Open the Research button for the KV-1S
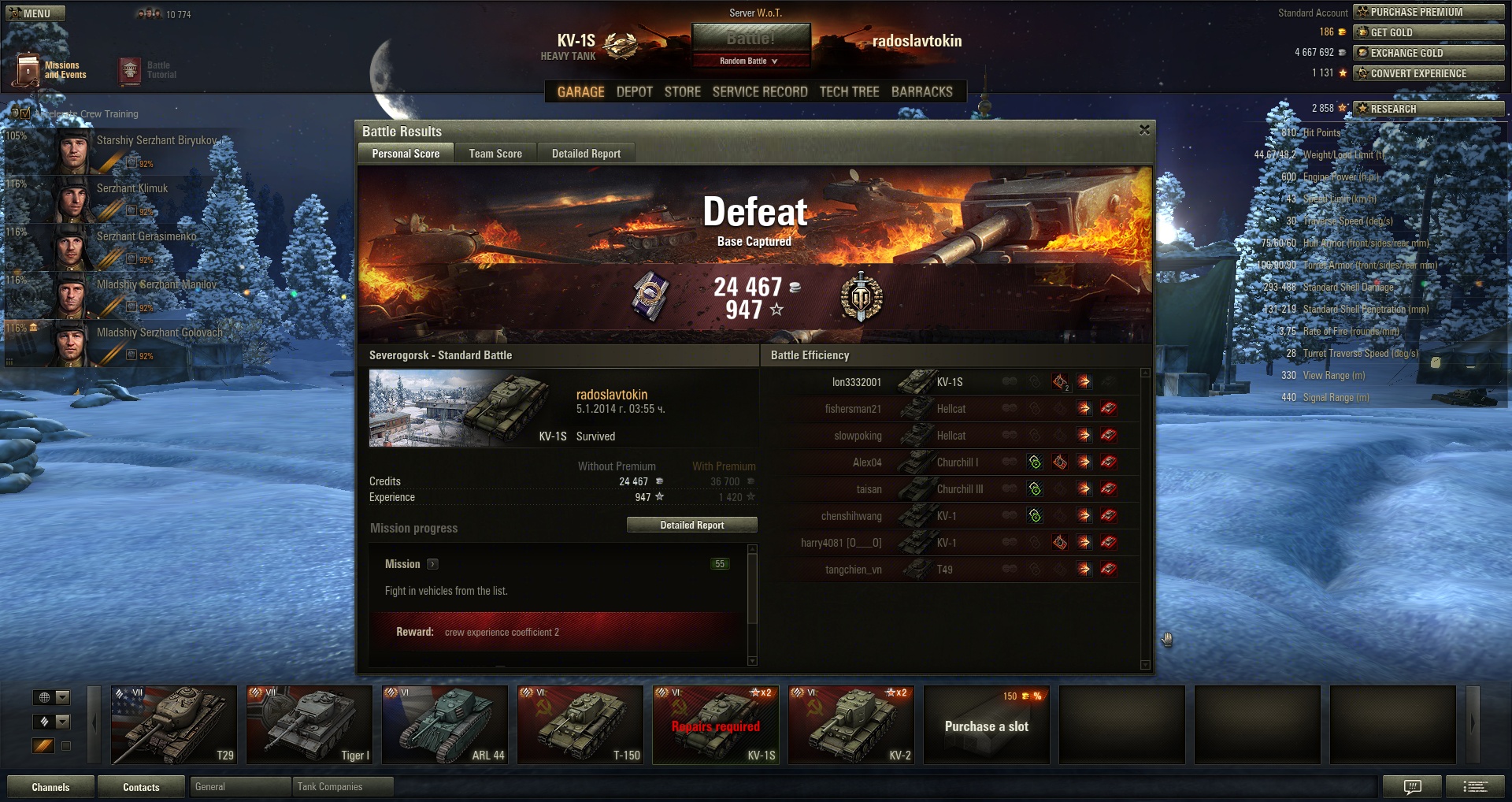 pos(1429,109)
